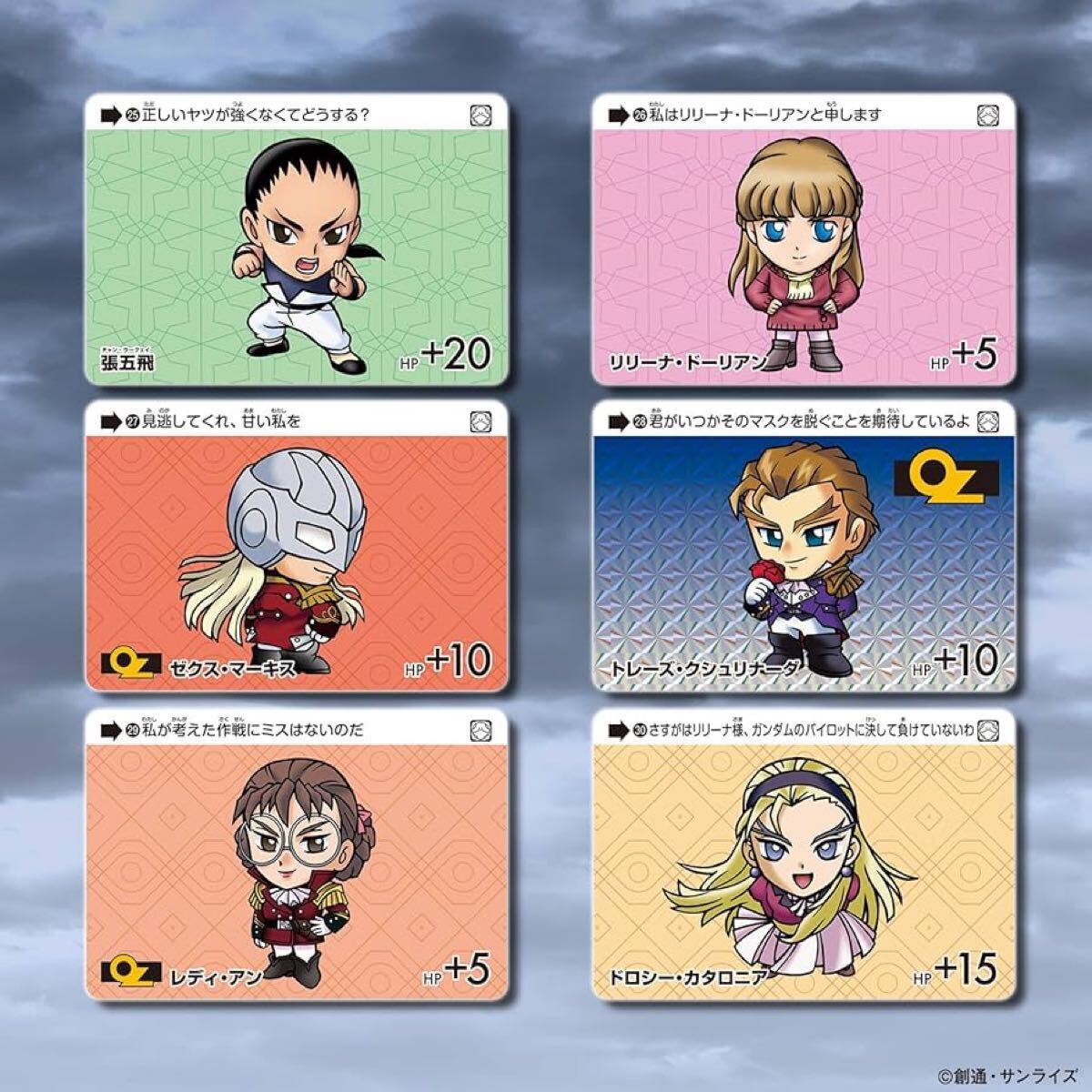Pick the masked Zechs Merquise card
The image size is (1092, 1092).
pos(296,546)
